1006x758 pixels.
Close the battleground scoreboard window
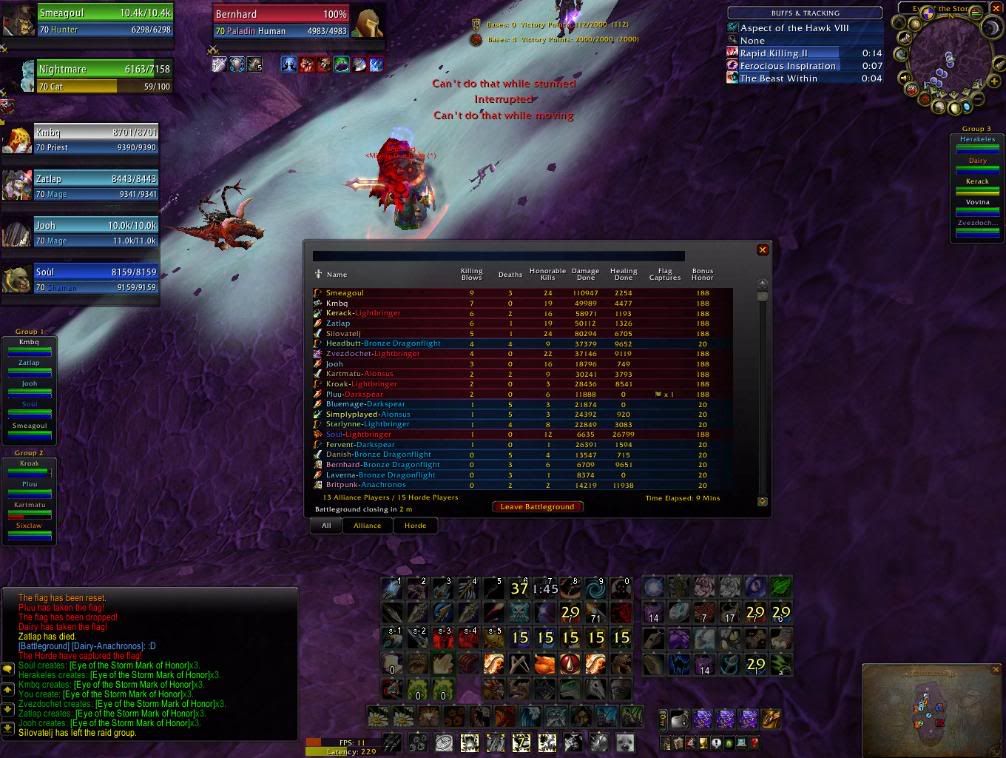point(763,250)
